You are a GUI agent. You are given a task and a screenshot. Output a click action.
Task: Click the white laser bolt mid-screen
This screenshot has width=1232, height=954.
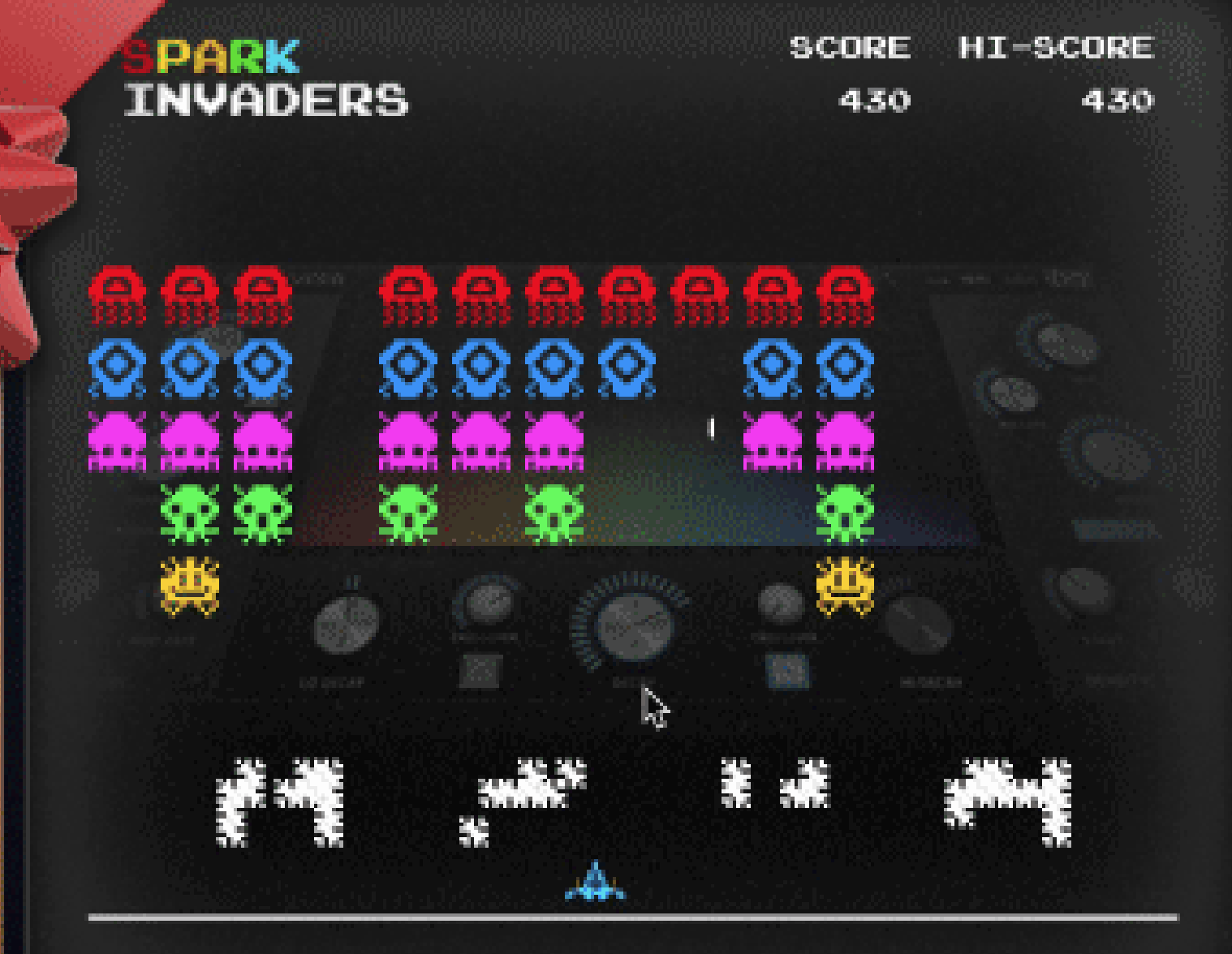click(x=712, y=428)
